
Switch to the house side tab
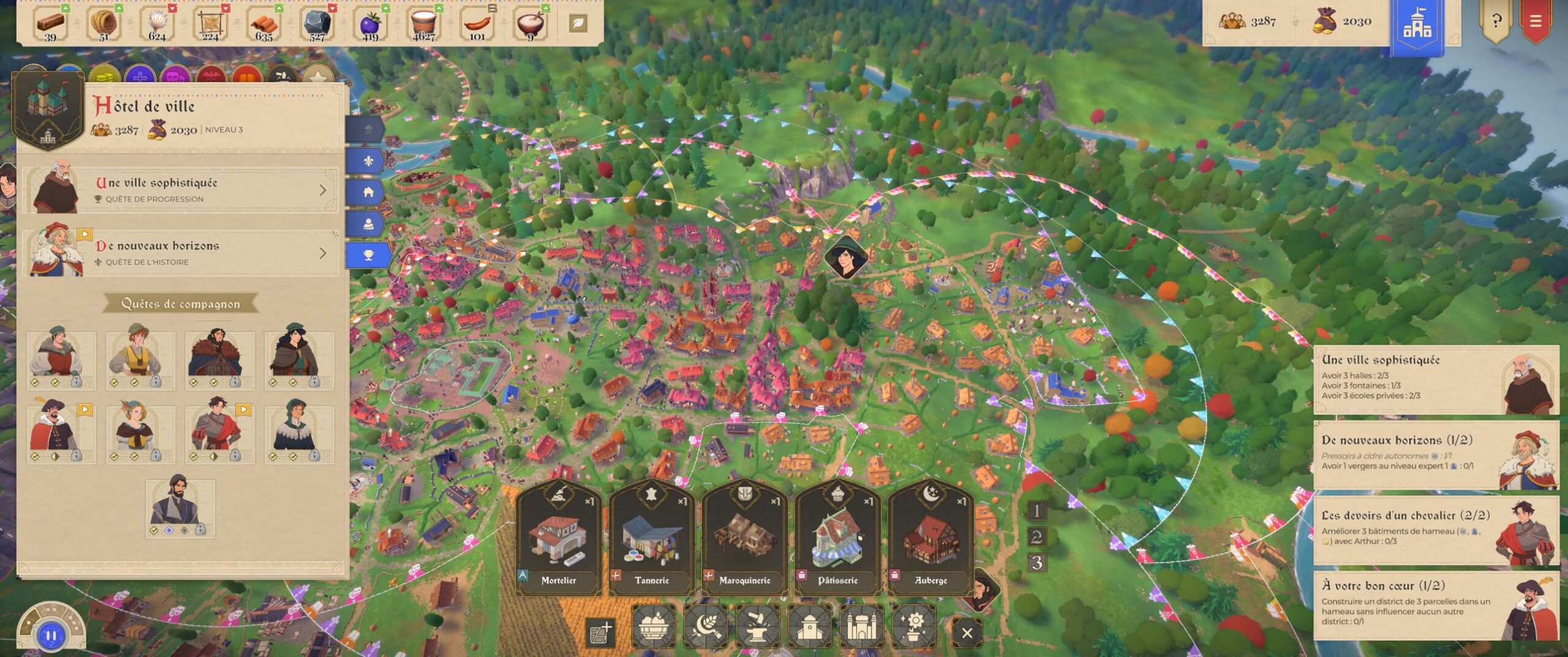click(x=367, y=192)
